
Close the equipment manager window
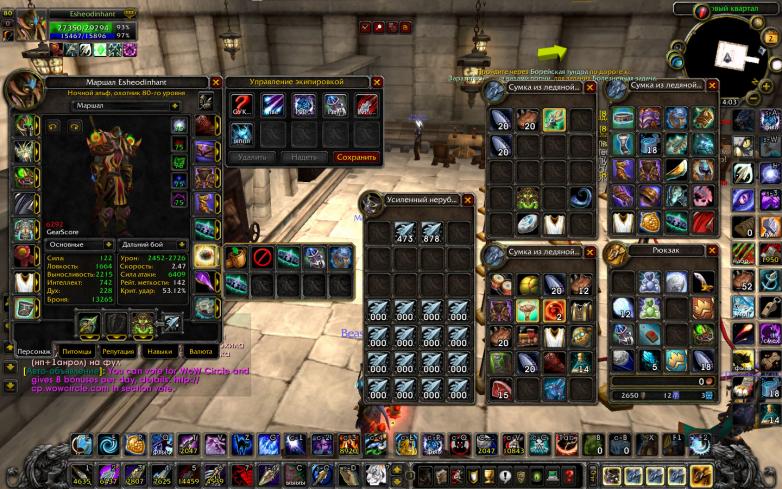377,83
